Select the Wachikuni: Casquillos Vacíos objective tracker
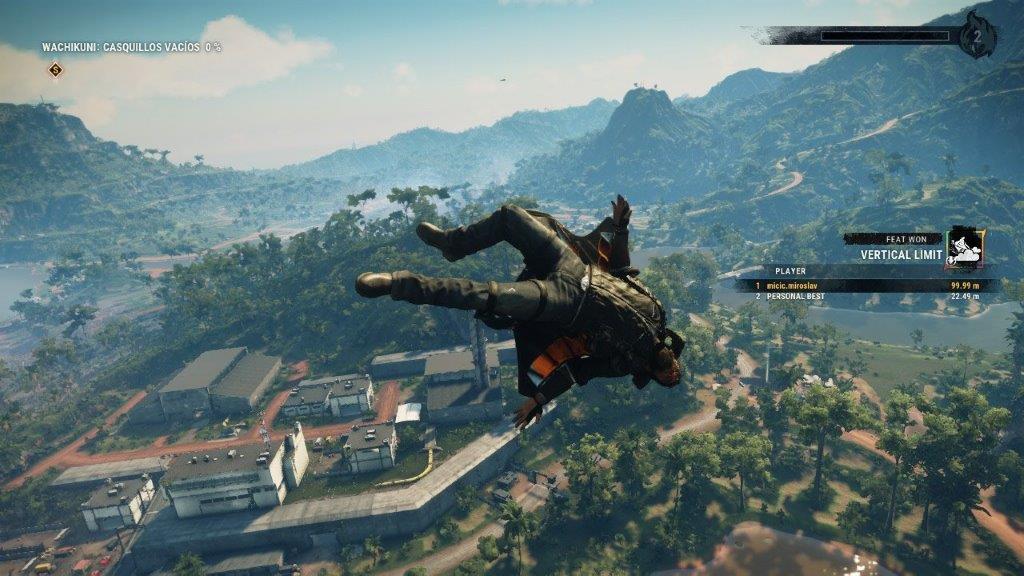The height and width of the screenshot is (576, 1024). 131,47
